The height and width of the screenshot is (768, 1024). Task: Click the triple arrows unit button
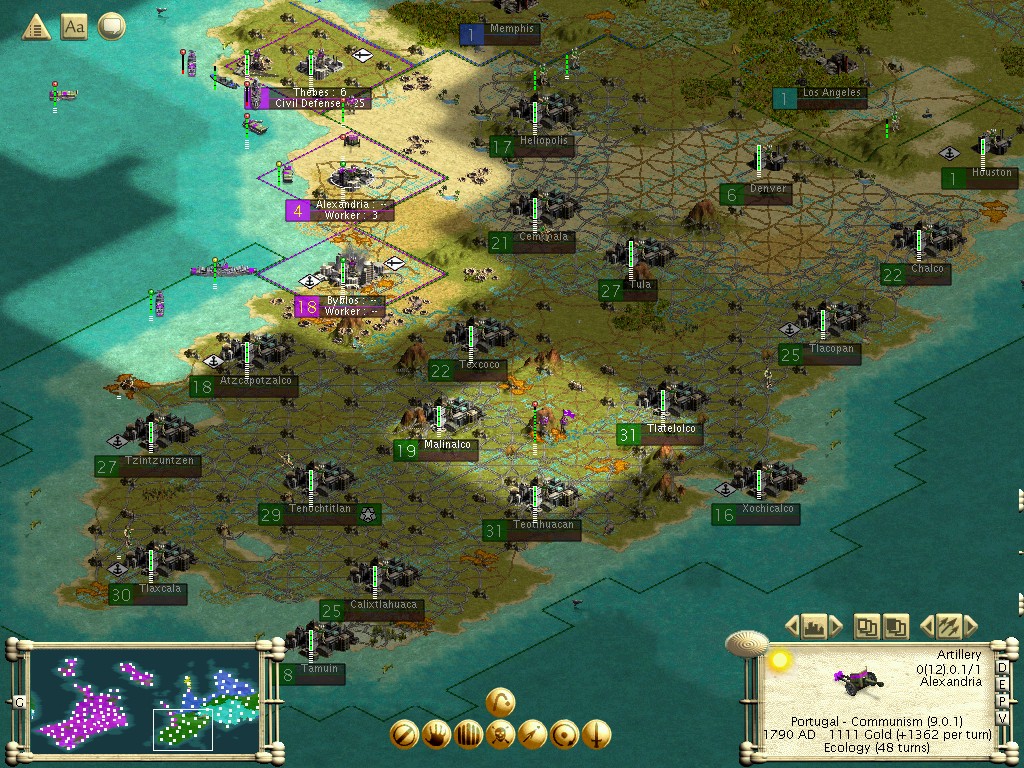tap(948, 627)
